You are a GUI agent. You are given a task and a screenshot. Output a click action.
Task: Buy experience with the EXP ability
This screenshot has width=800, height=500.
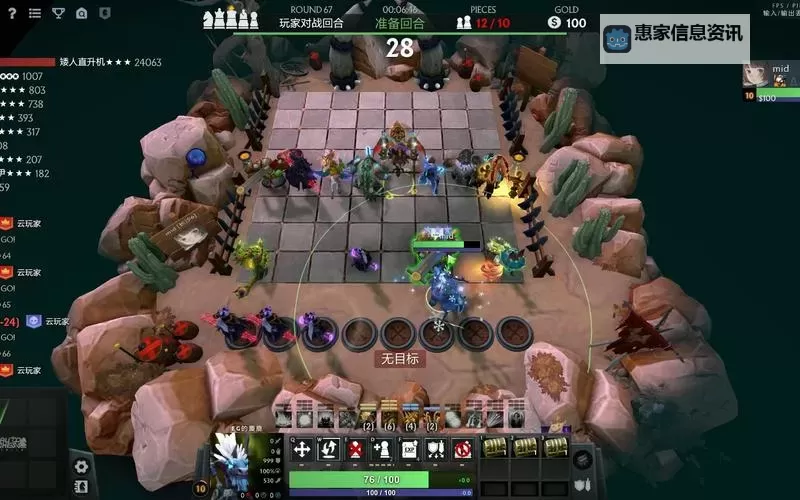pyautogui.click(x=408, y=449)
